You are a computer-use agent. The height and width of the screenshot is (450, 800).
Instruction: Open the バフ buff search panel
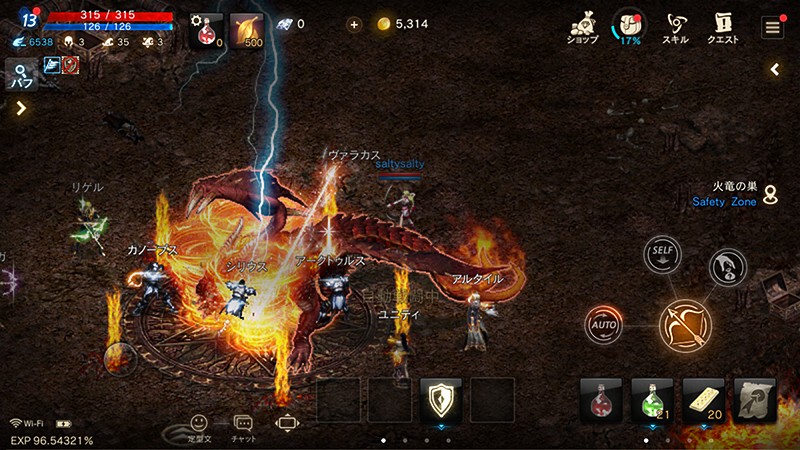coord(21,75)
